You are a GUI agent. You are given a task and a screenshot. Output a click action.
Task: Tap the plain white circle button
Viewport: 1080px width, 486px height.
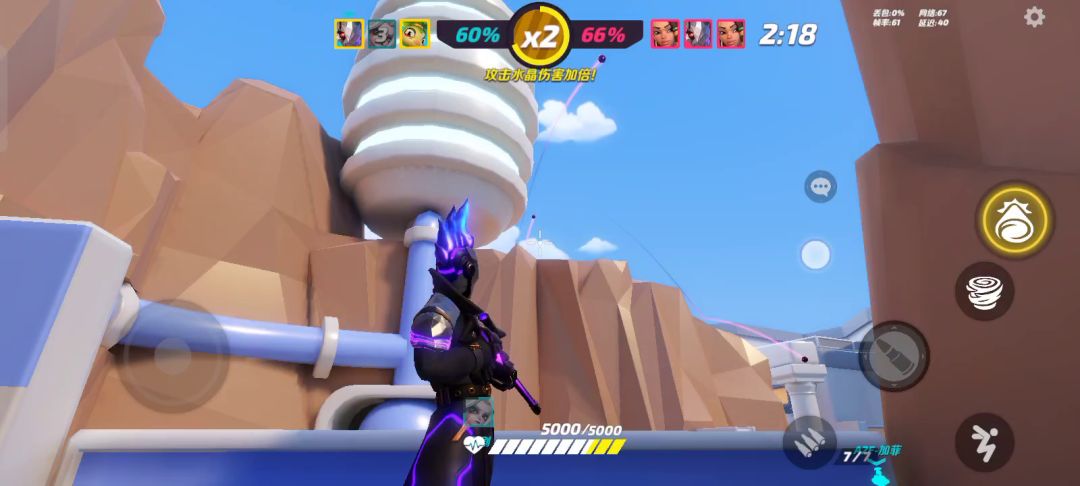816,254
